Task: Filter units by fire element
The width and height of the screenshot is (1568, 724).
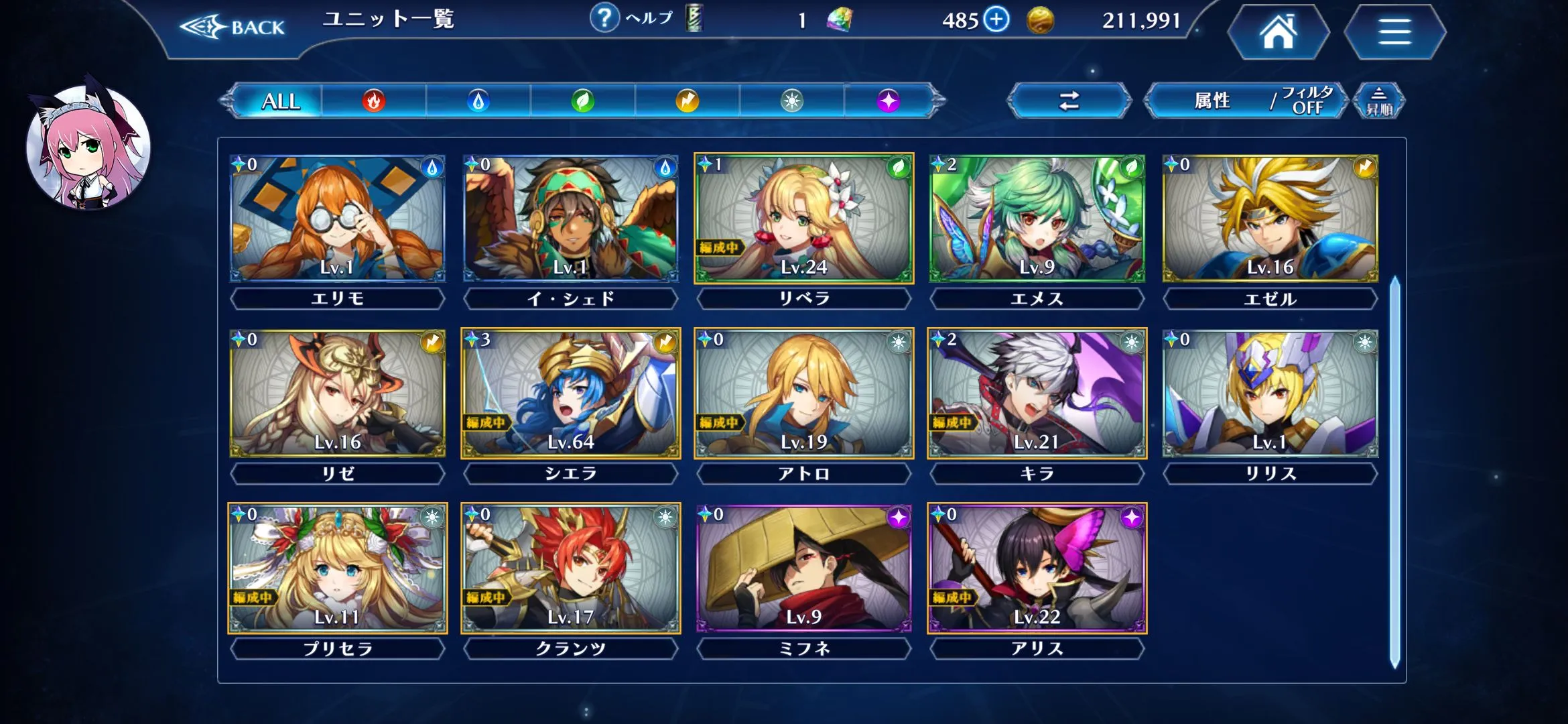Action: tap(374, 101)
